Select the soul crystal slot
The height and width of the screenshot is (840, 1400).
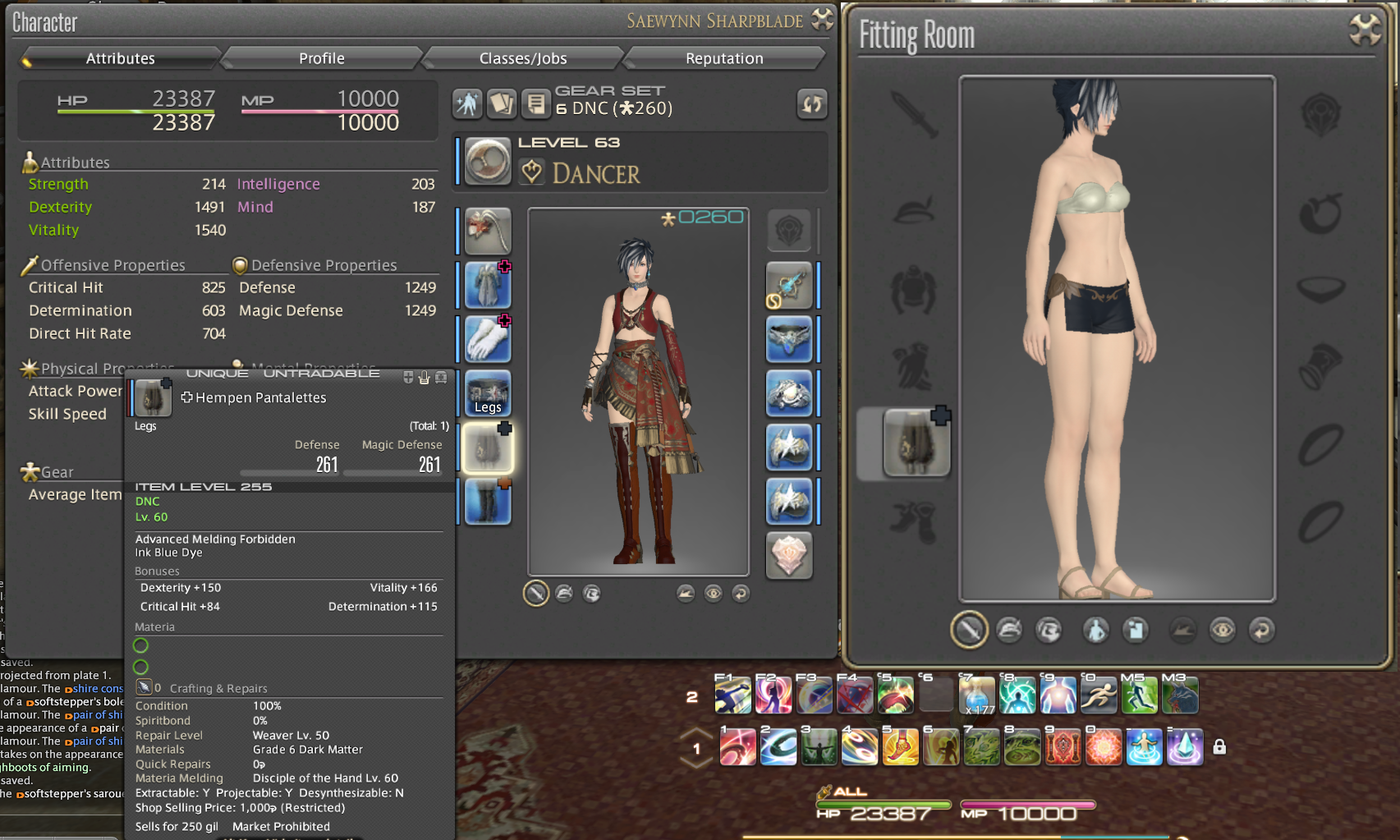pyautogui.click(x=788, y=555)
